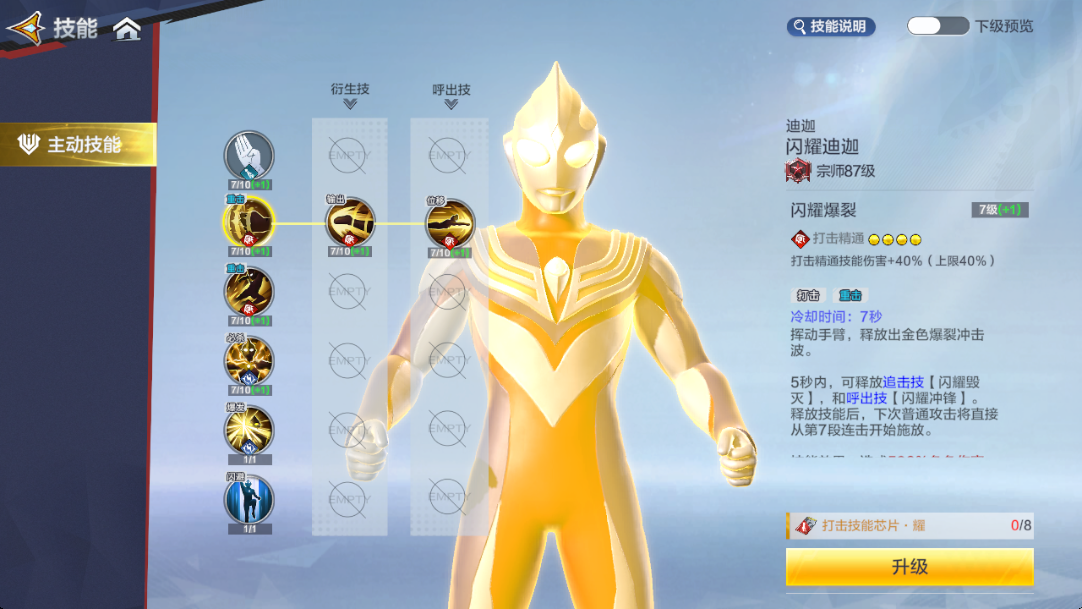Select the raised-hand basic attack skill icon

click(x=249, y=156)
